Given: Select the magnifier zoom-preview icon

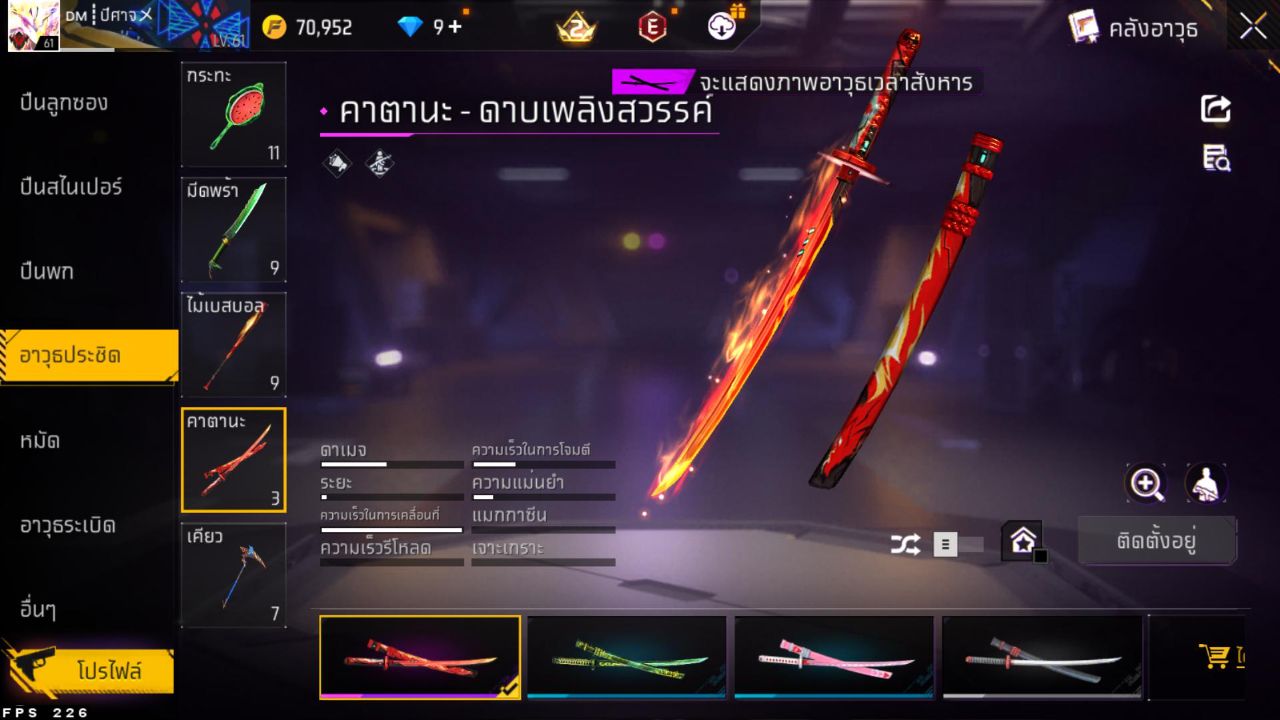Looking at the screenshot, I should [x=1146, y=484].
